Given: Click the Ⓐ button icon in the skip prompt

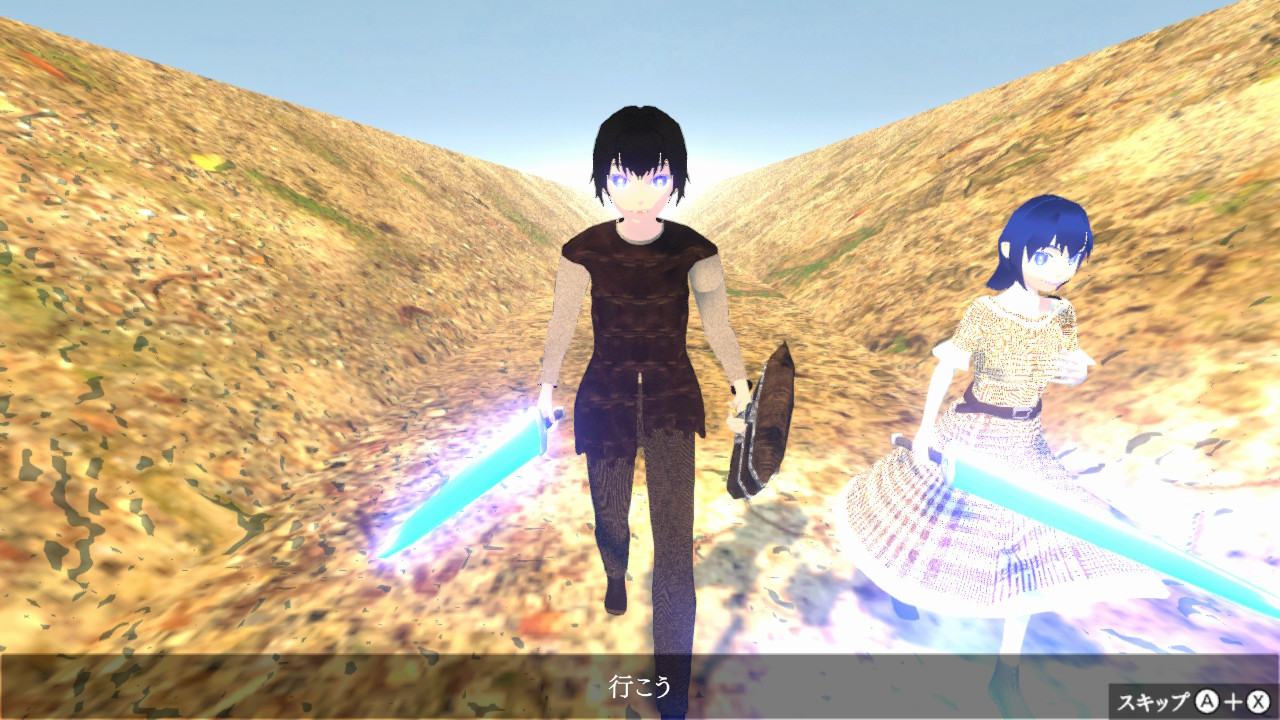Looking at the screenshot, I should coord(1206,701).
